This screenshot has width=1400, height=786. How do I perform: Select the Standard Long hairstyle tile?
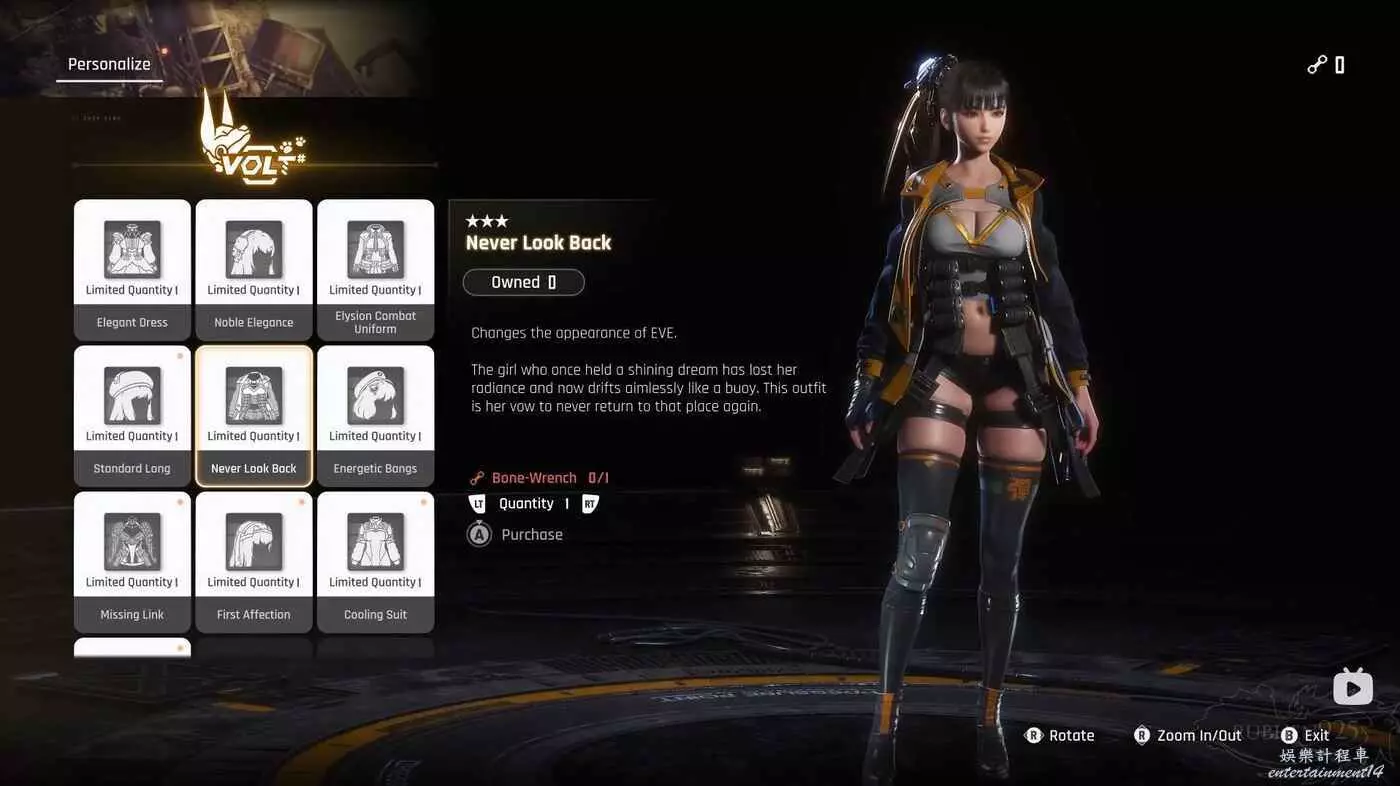point(132,416)
